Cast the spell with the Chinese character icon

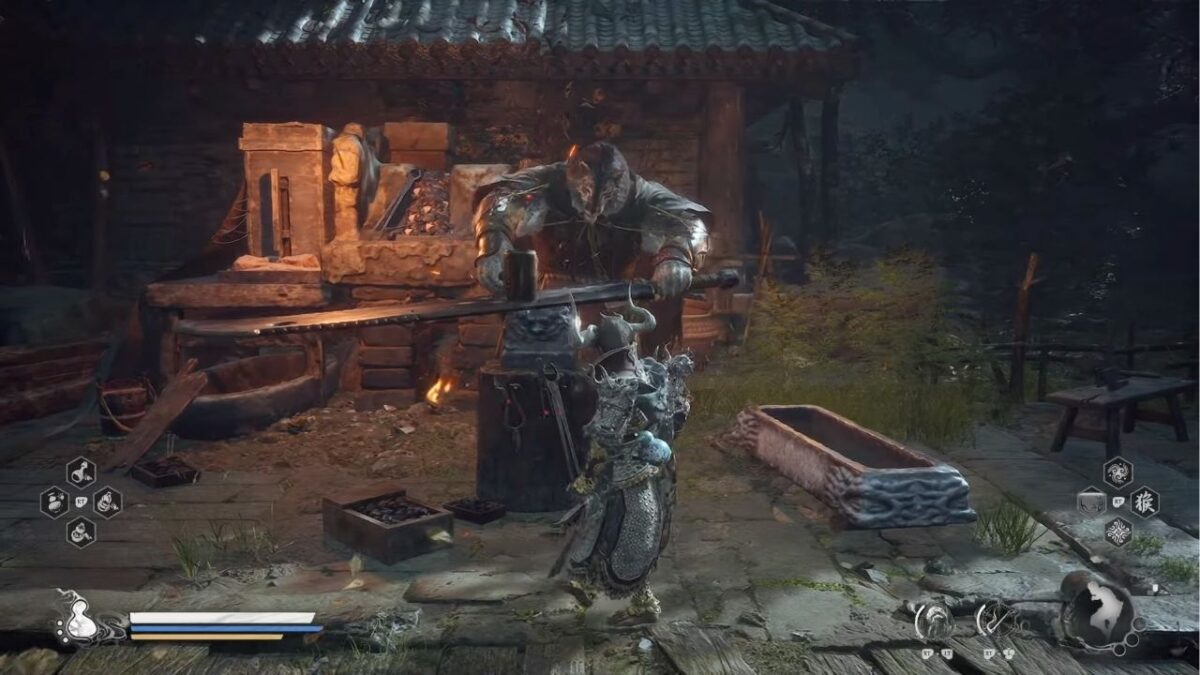click(x=1144, y=501)
